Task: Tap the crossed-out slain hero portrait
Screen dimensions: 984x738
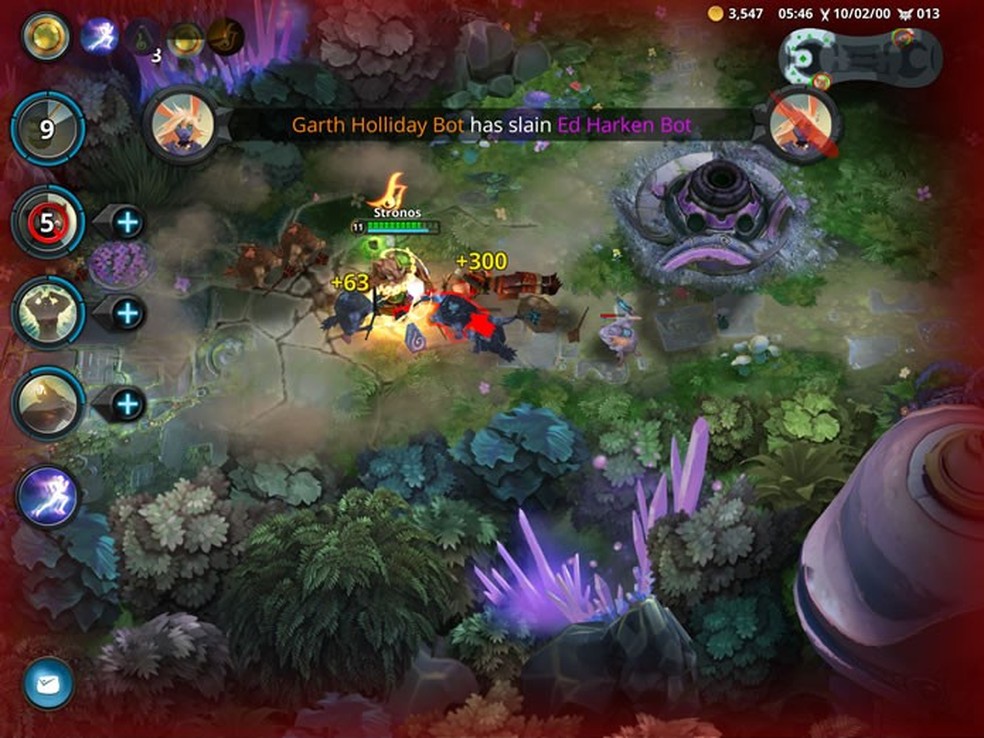Action: click(x=804, y=125)
